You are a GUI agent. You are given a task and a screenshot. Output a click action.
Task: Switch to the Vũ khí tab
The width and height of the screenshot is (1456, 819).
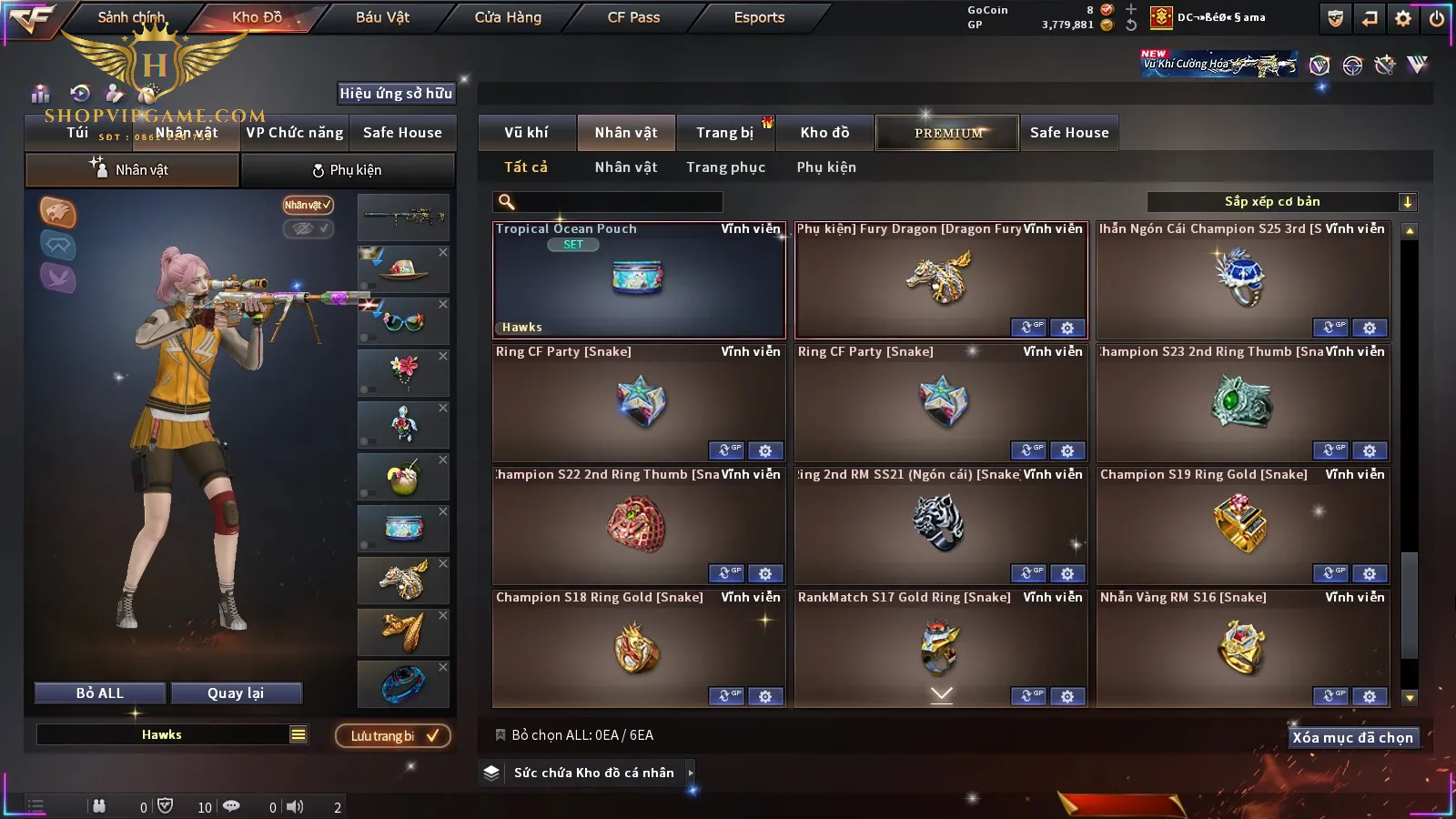tap(527, 133)
